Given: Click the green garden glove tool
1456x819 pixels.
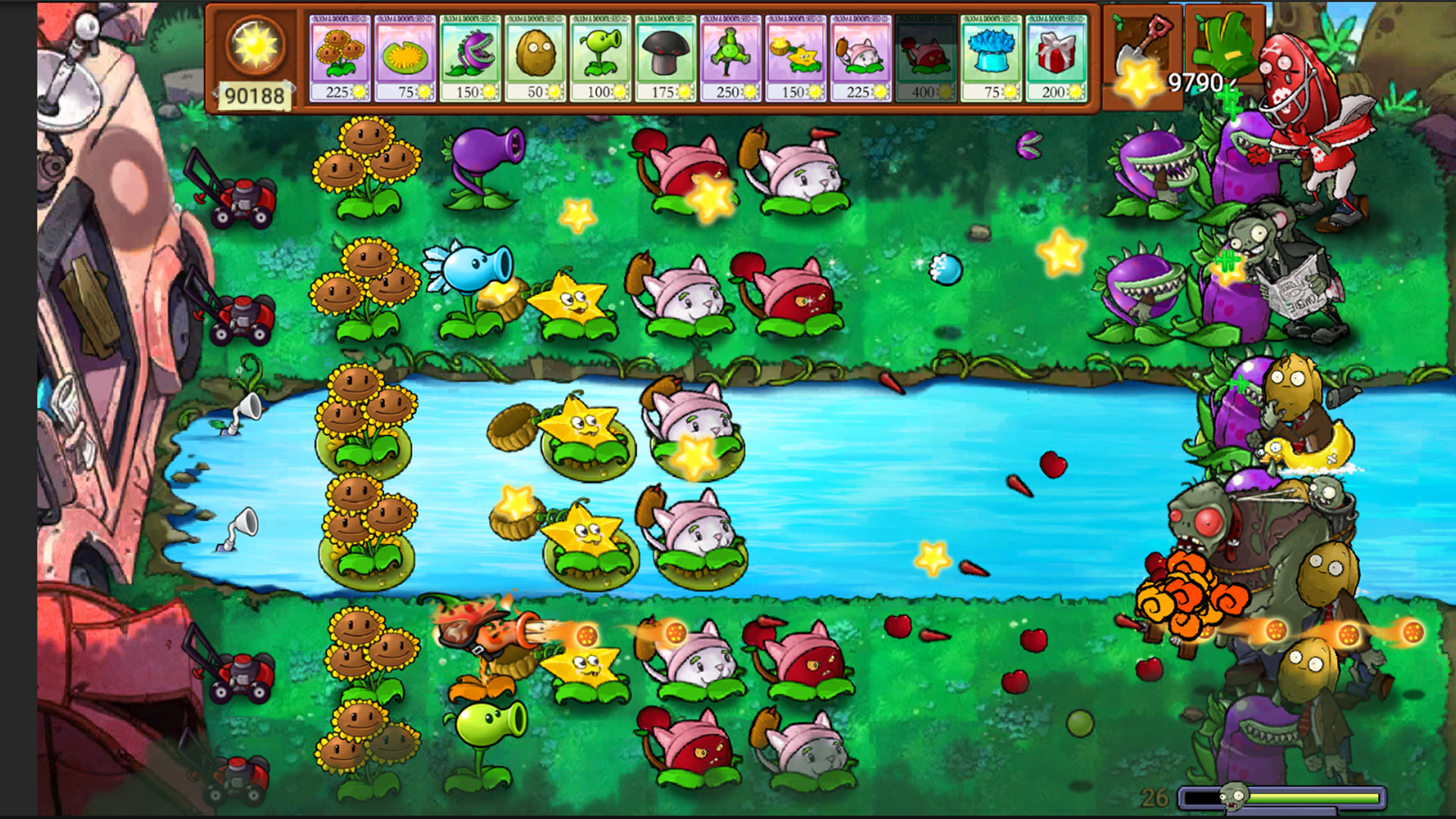Looking at the screenshot, I should click(1222, 45).
